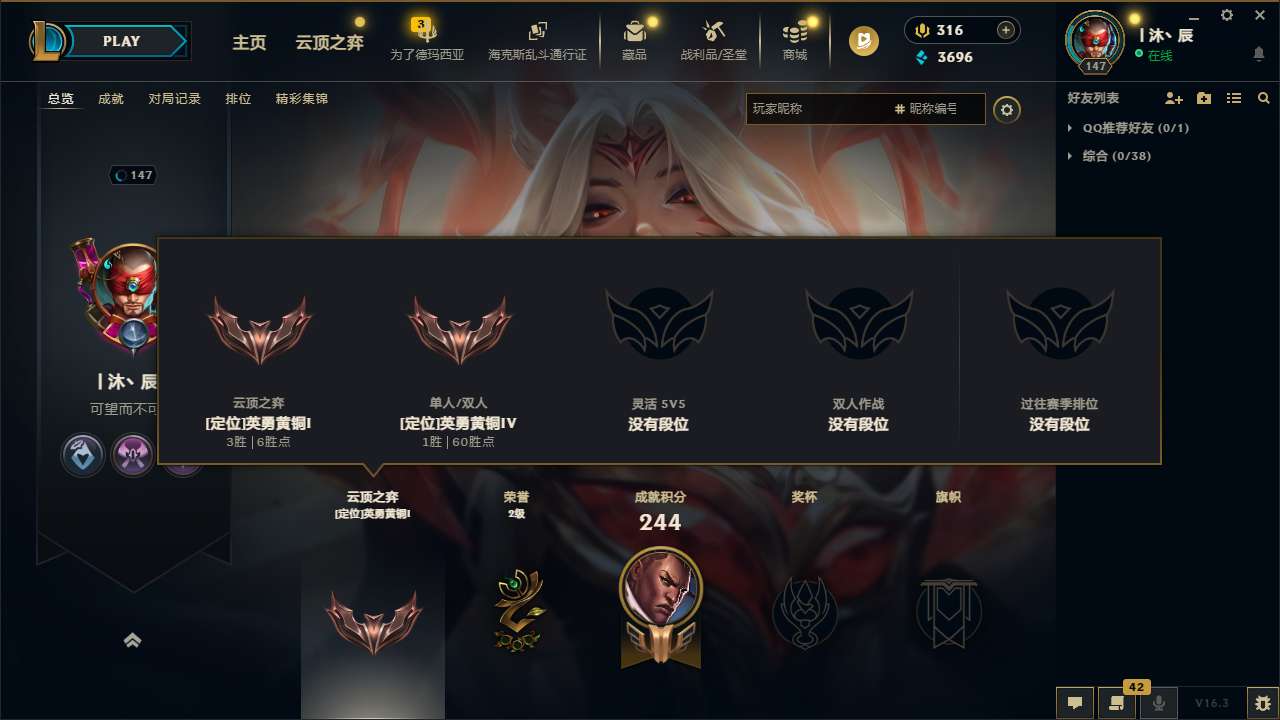The height and width of the screenshot is (720, 1280).
Task: Collapse the profile panel with the chevron arrow
Action: (133, 640)
